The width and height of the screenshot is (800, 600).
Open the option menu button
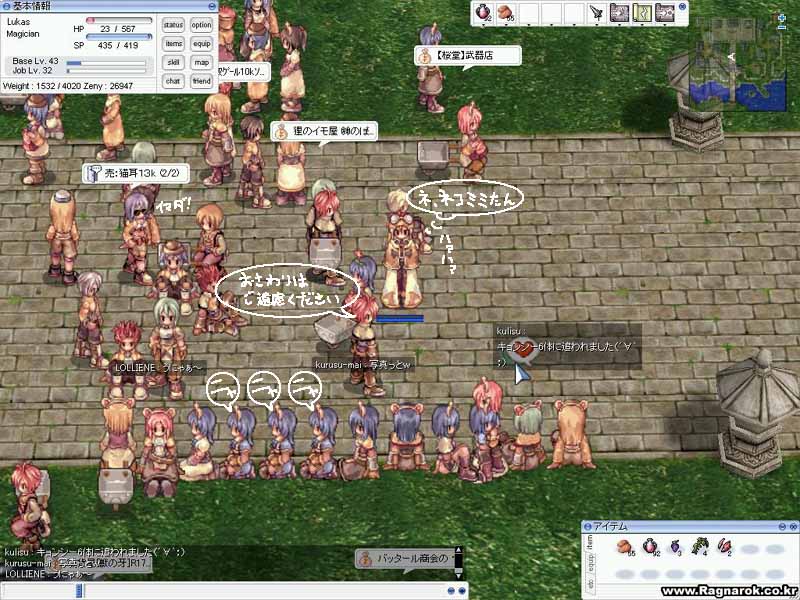(202, 25)
